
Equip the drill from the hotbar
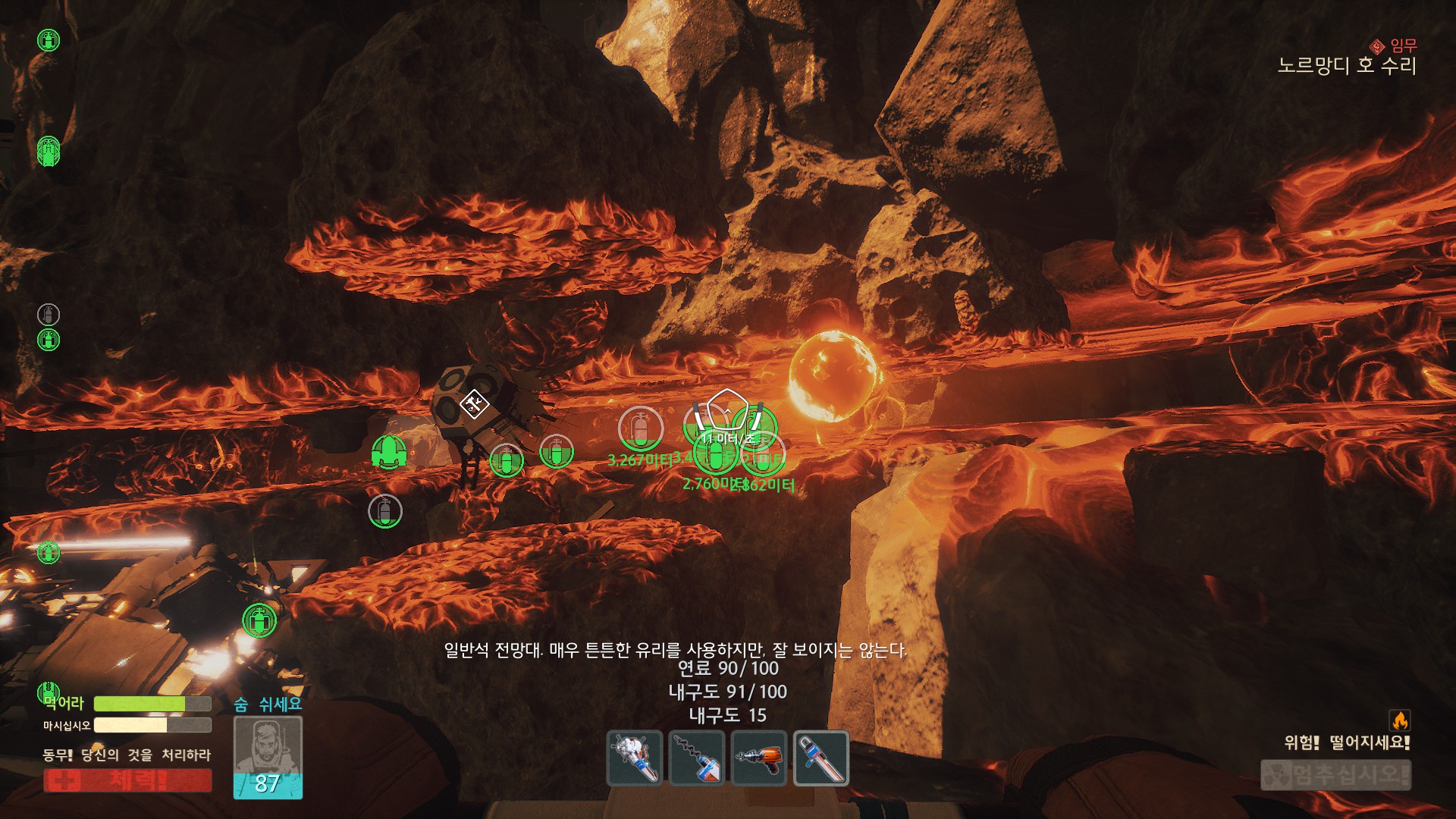coord(698,758)
